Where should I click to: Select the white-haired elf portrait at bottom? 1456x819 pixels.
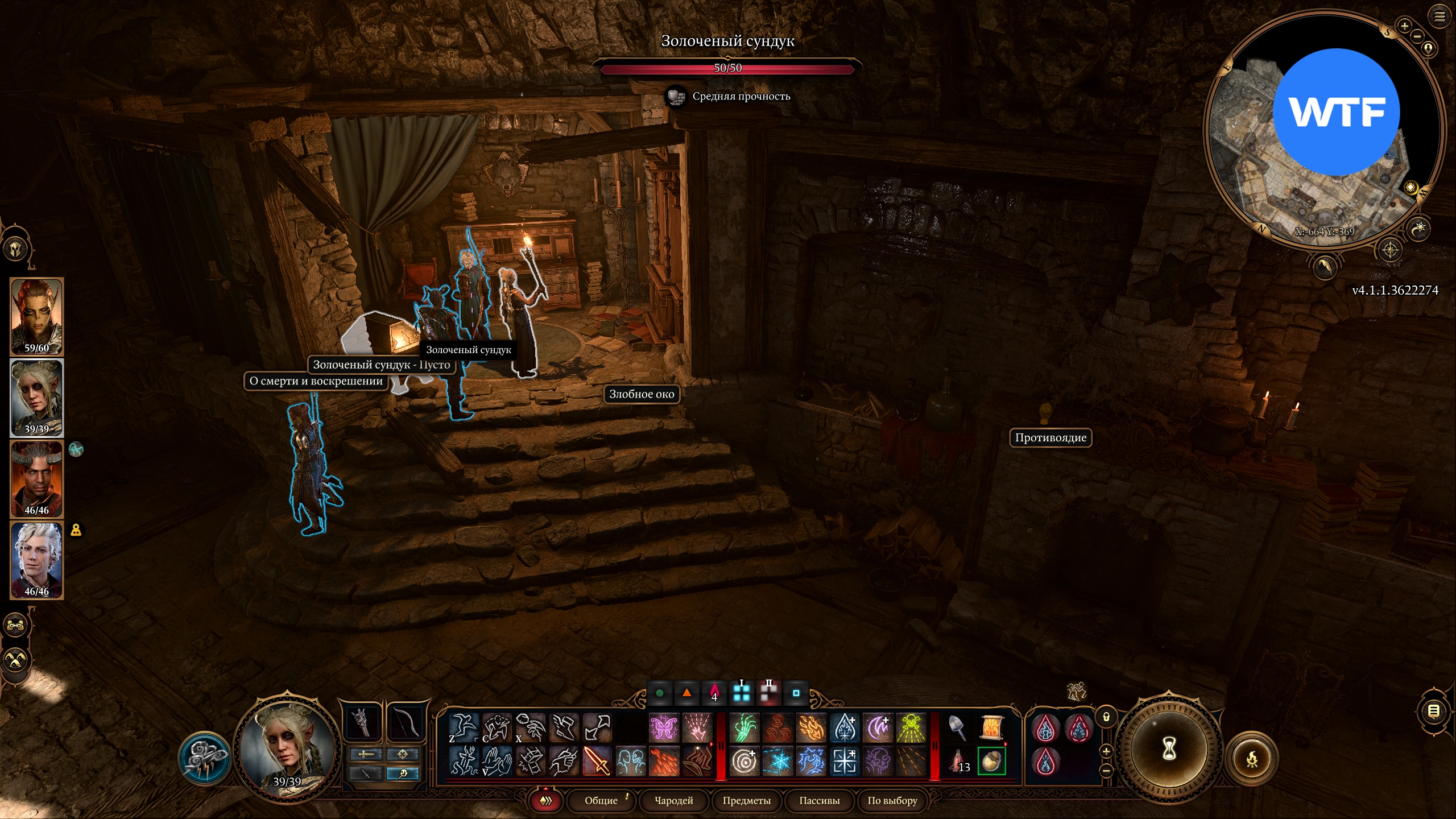click(37, 560)
